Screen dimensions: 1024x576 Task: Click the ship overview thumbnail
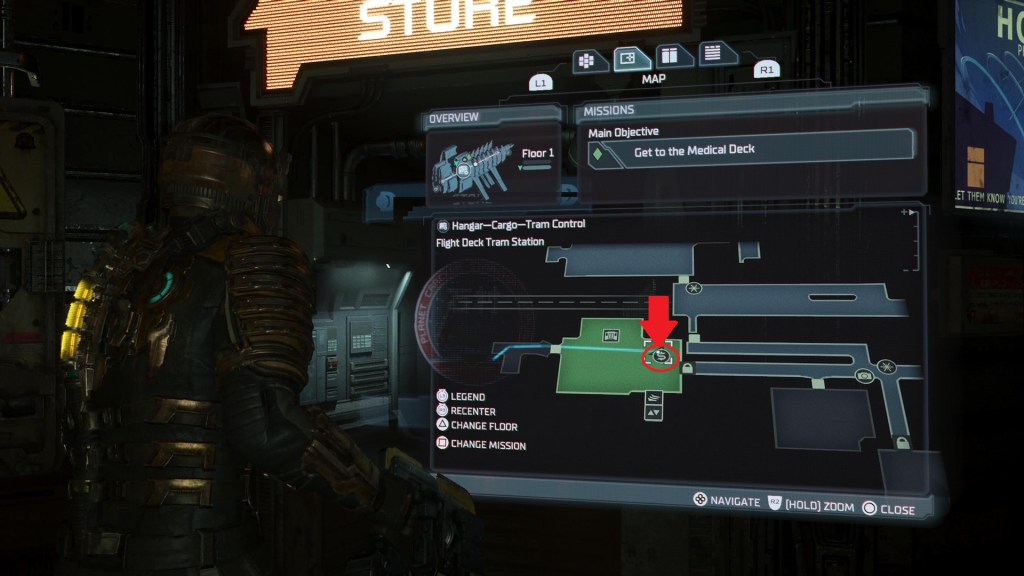[467, 167]
